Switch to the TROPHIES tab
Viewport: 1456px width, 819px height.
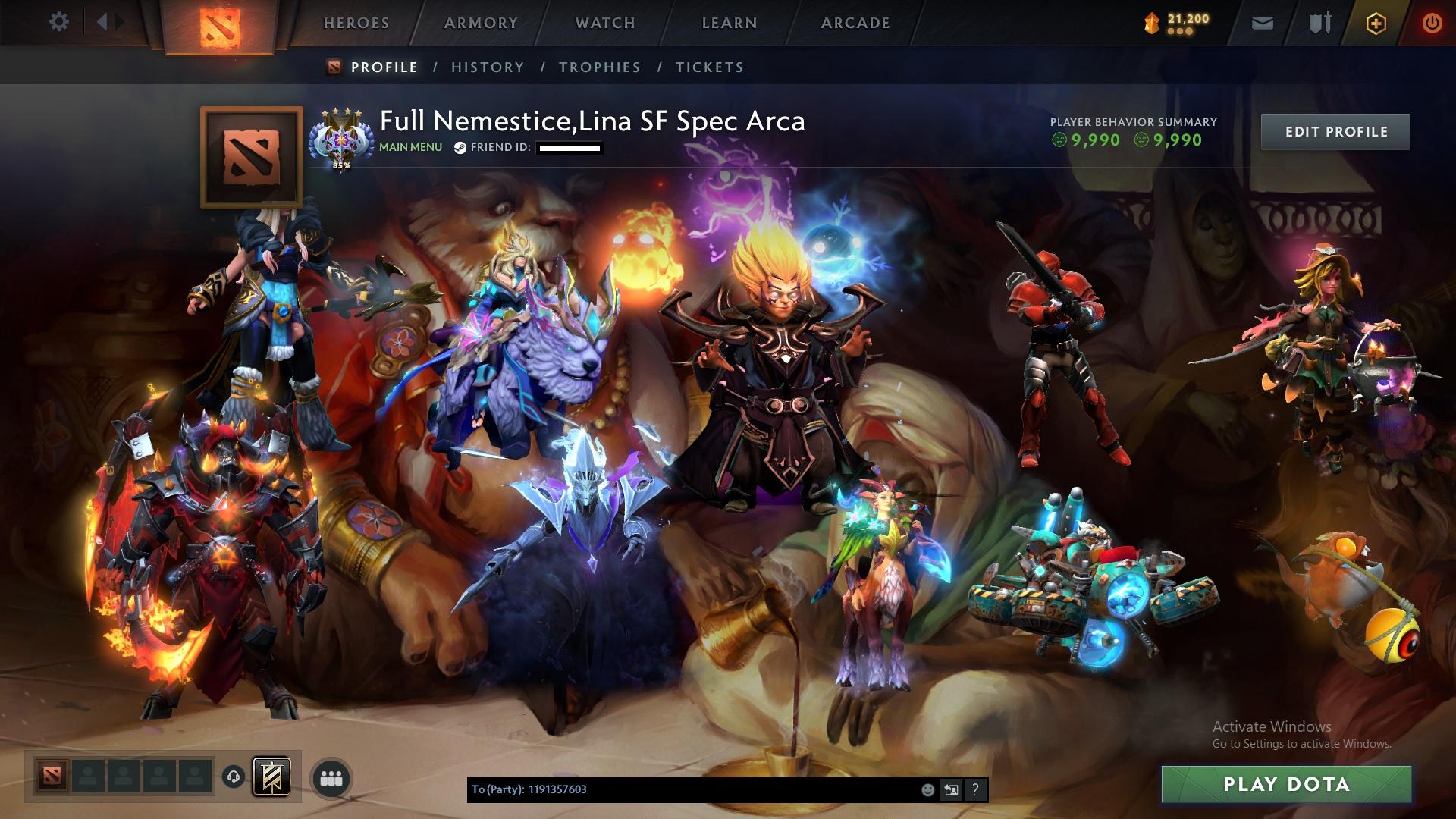(x=599, y=67)
